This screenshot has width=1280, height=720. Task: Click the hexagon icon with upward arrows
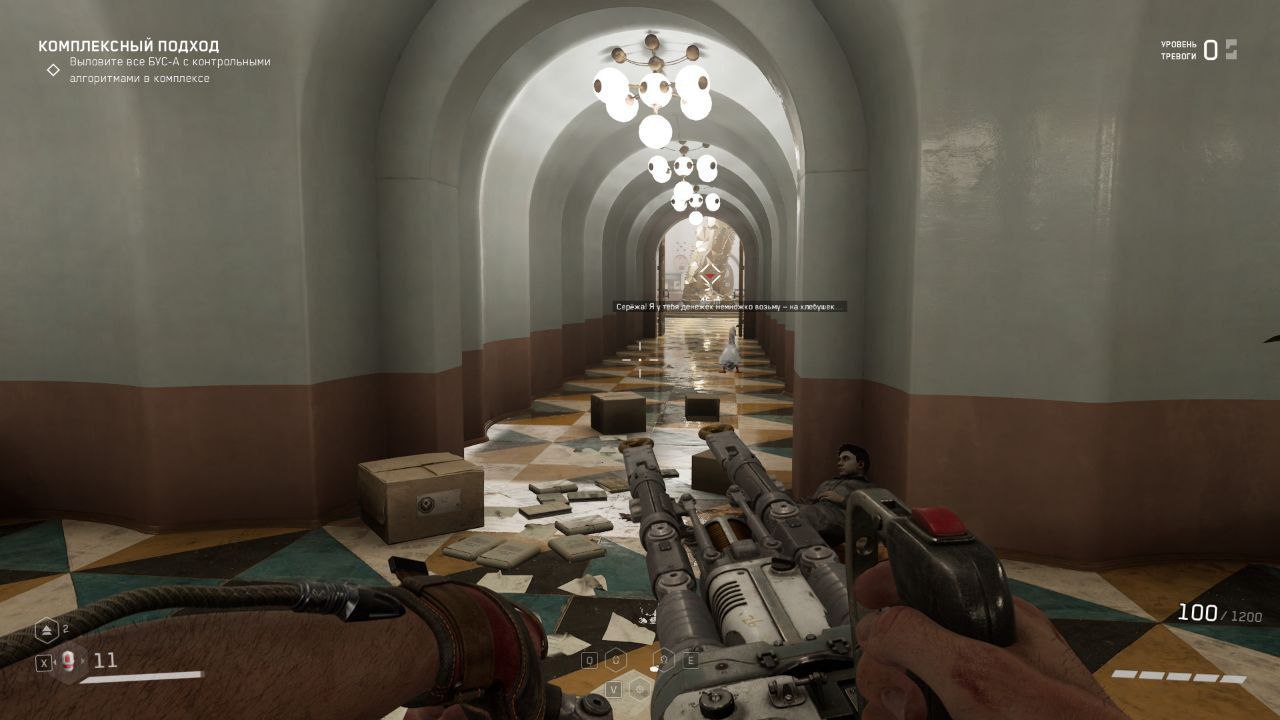(x=47, y=631)
